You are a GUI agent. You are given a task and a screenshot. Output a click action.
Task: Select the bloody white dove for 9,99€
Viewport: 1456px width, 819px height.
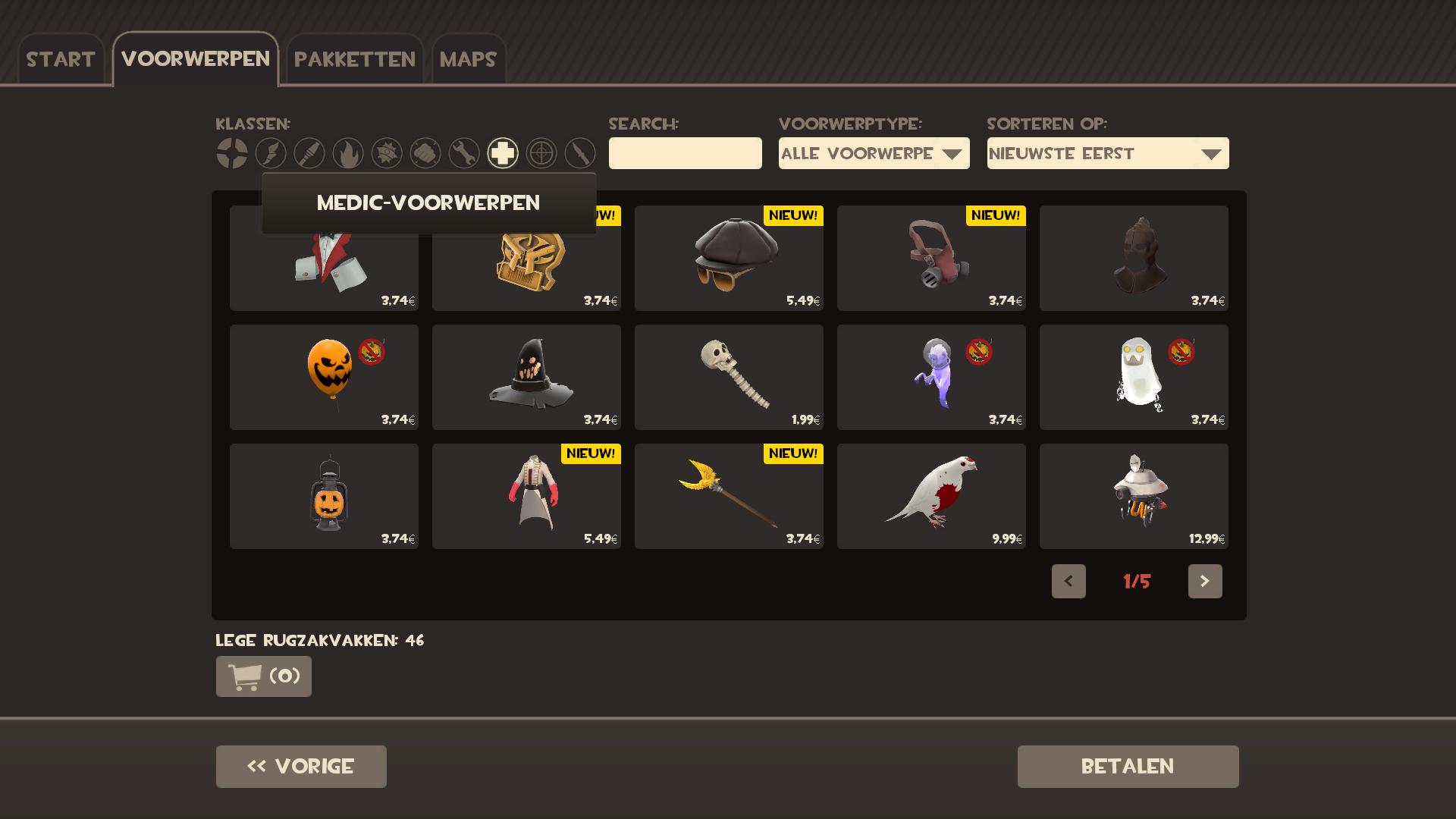pos(931,496)
